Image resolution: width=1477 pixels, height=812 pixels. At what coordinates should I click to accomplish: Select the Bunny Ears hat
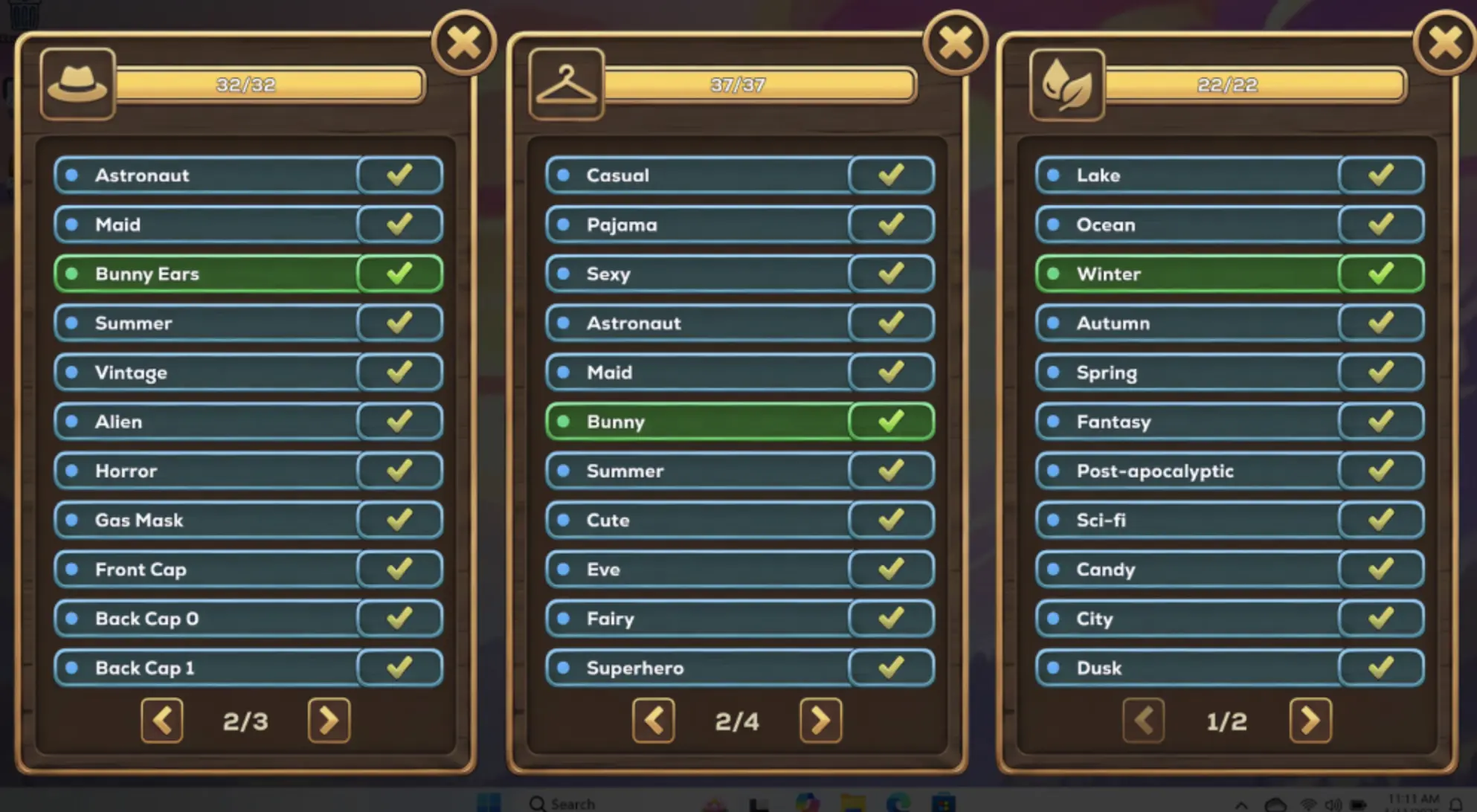click(x=208, y=274)
